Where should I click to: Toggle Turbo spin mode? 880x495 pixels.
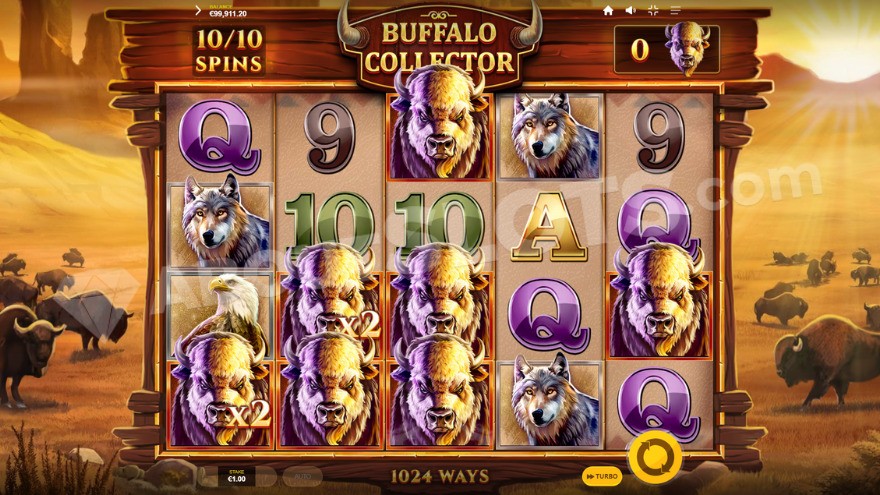coord(601,477)
